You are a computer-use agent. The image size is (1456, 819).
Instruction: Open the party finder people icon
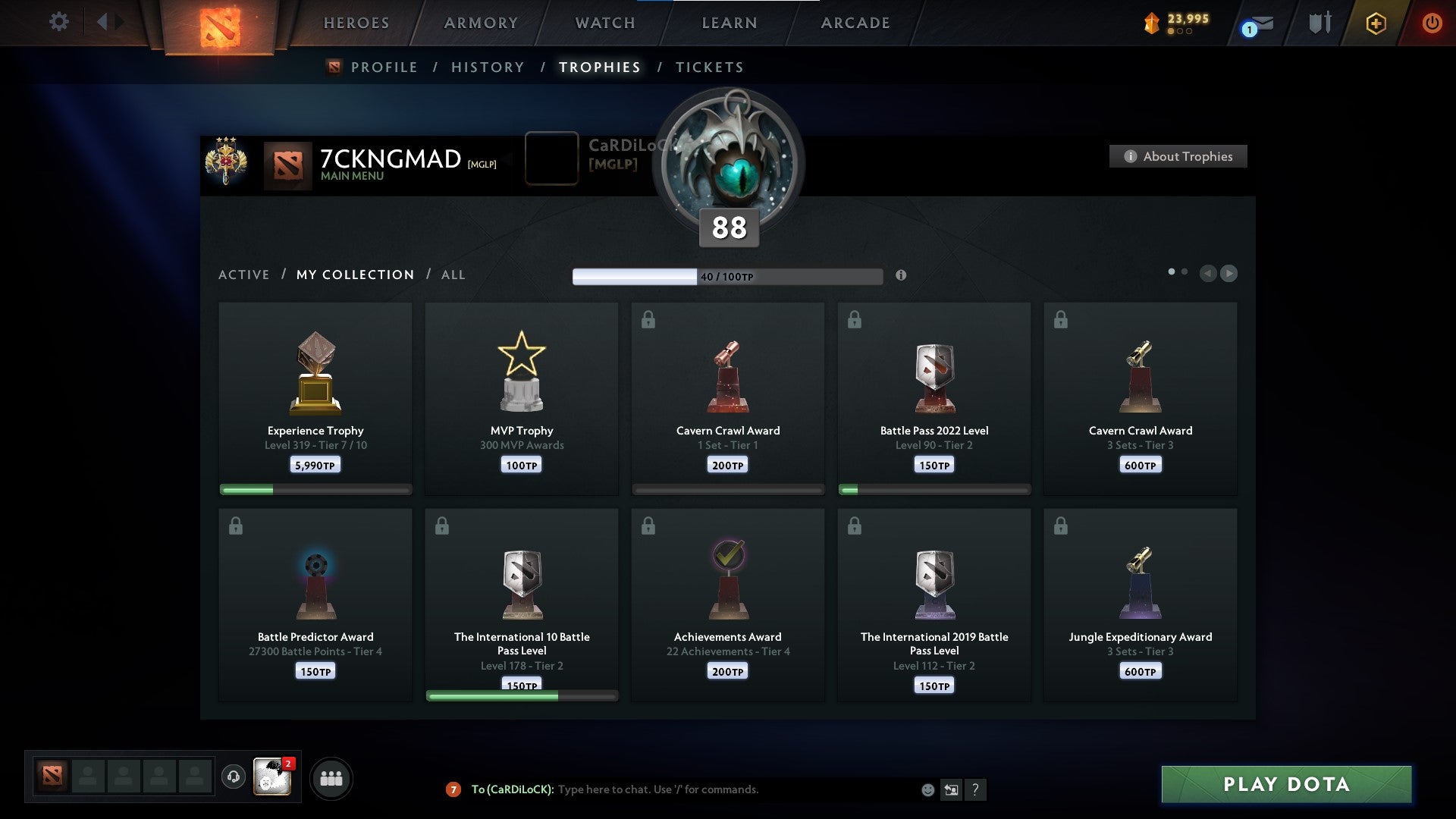331,777
